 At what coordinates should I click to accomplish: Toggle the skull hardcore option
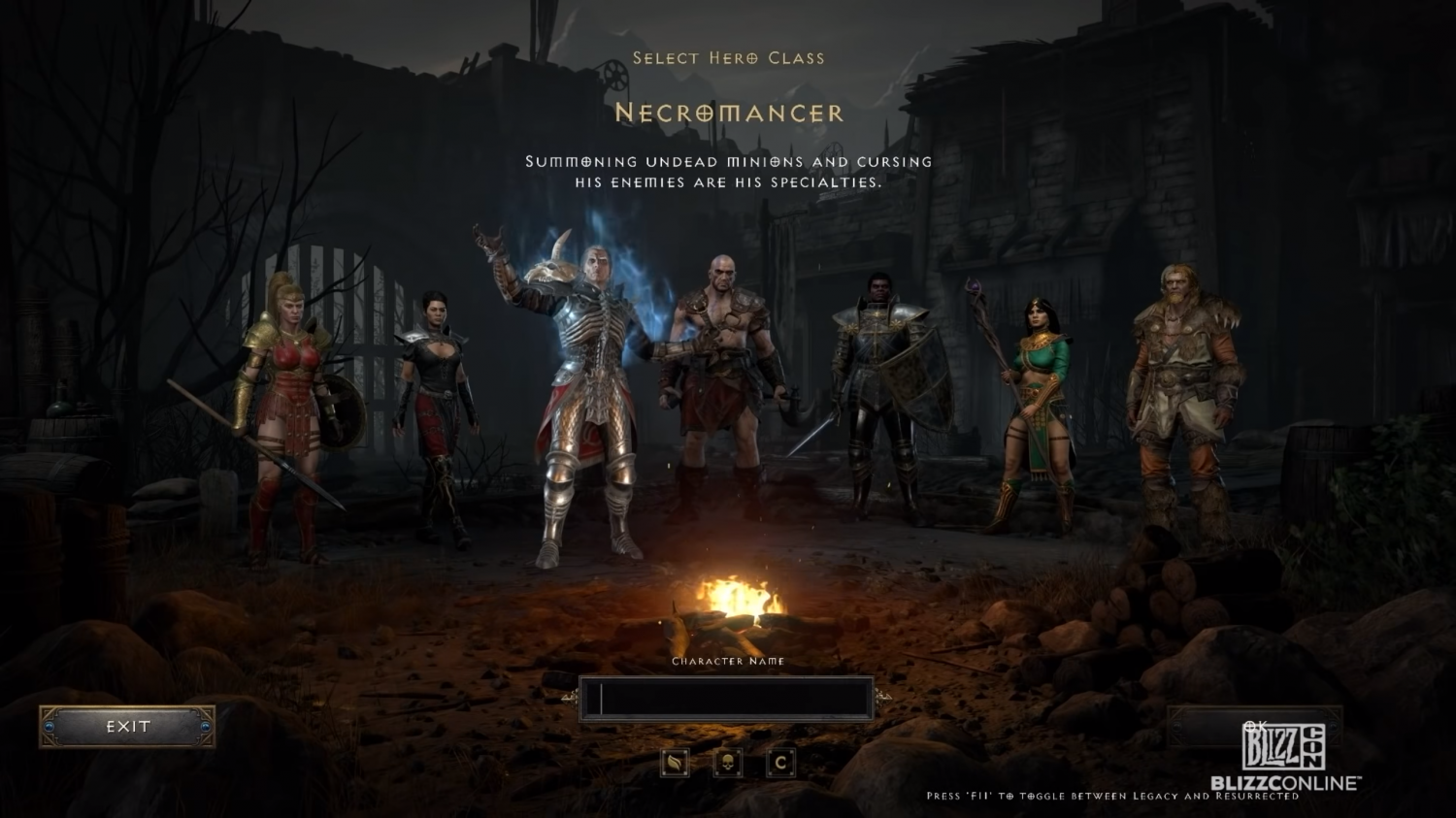pos(727,763)
